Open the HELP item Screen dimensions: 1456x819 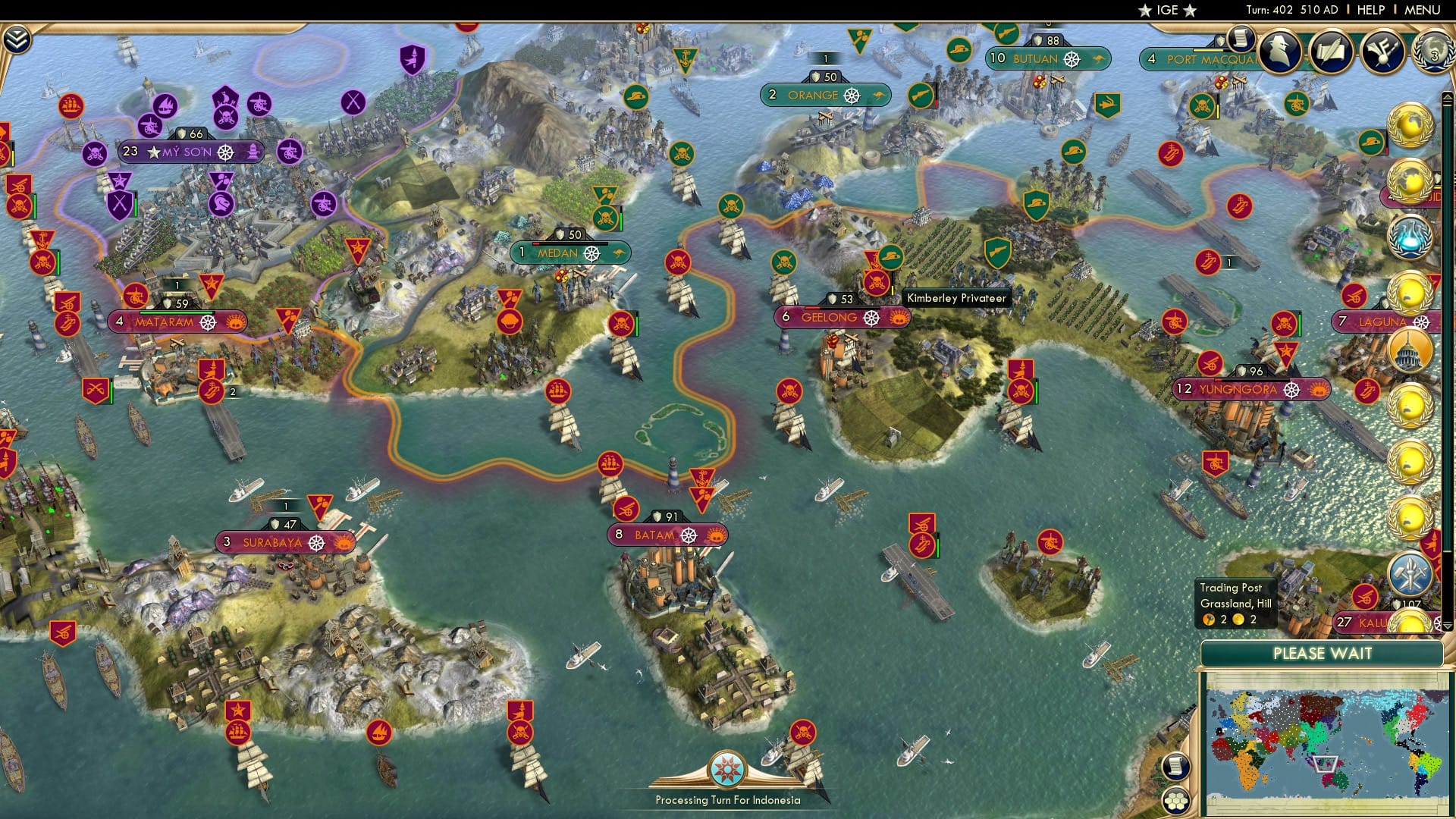pyautogui.click(x=1370, y=10)
